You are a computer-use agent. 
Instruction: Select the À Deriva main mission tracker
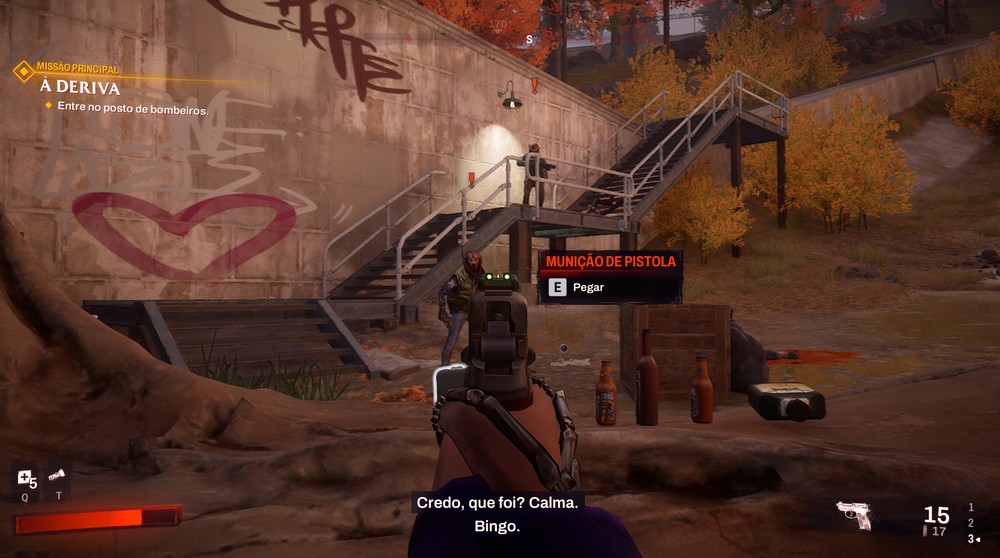80,86
